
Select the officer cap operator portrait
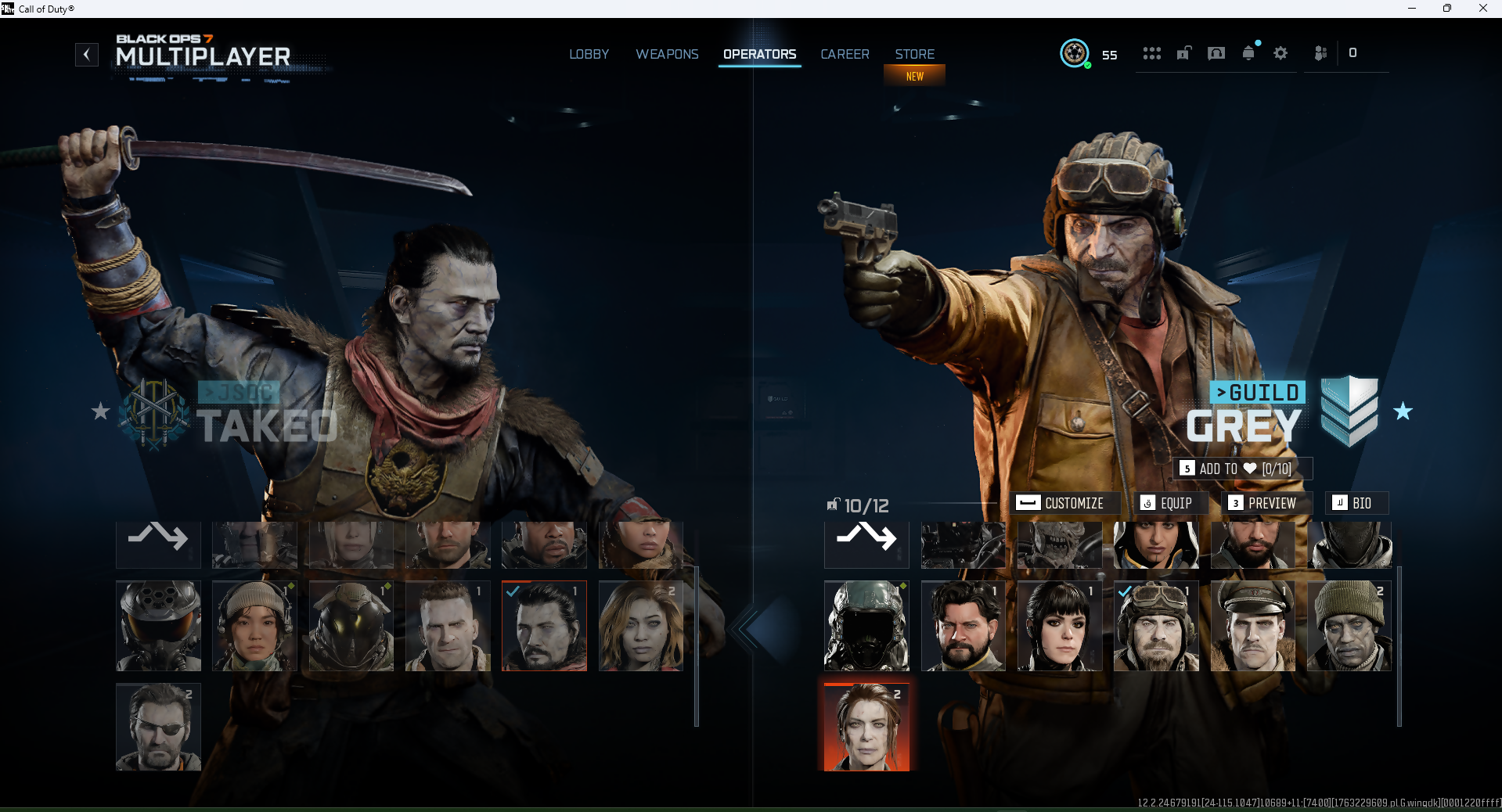tap(1252, 626)
